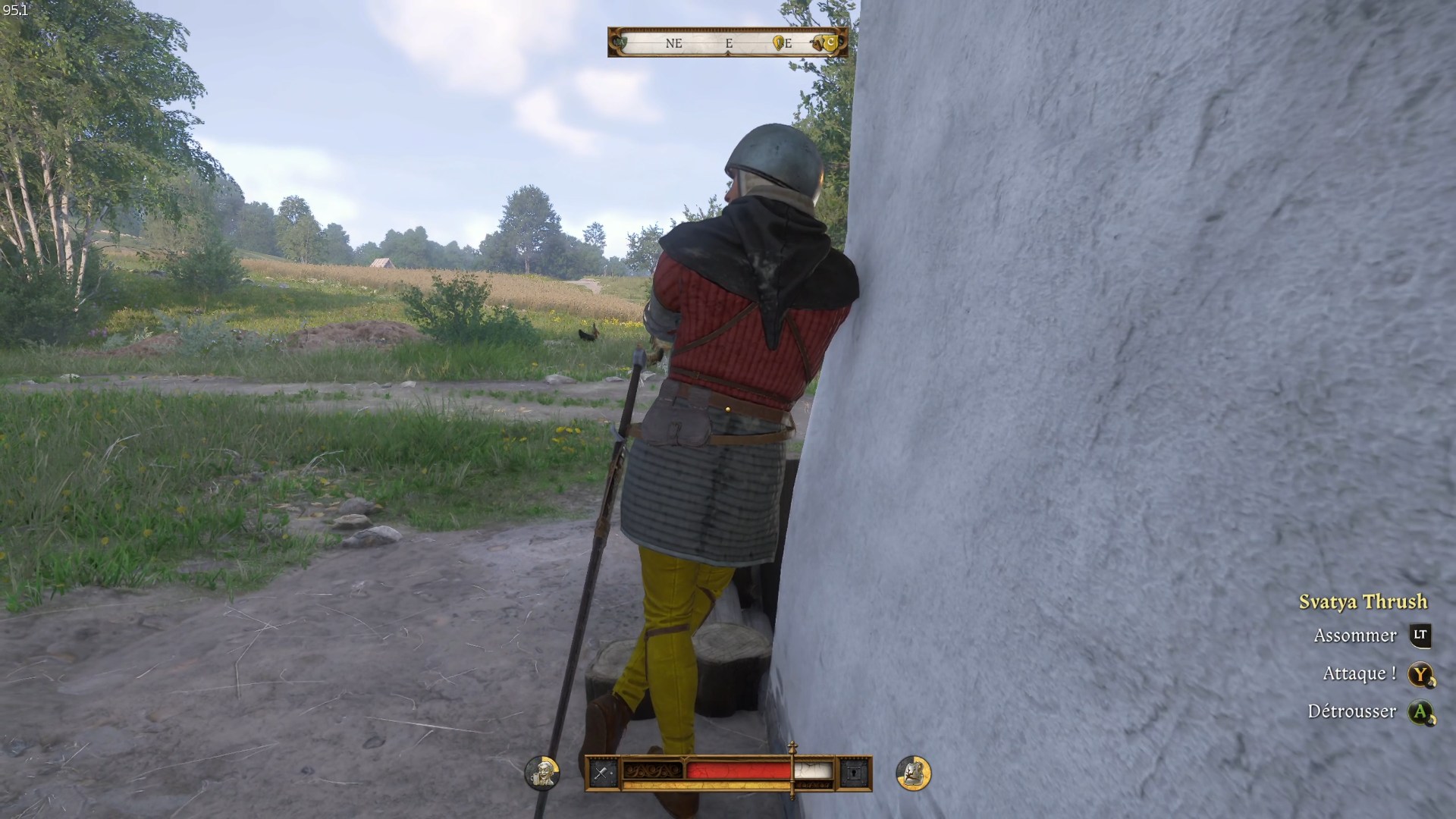Click the padlock icon beside the stamina bar
The height and width of the screenshot is (819, 1456).
[x=855, y=771]
